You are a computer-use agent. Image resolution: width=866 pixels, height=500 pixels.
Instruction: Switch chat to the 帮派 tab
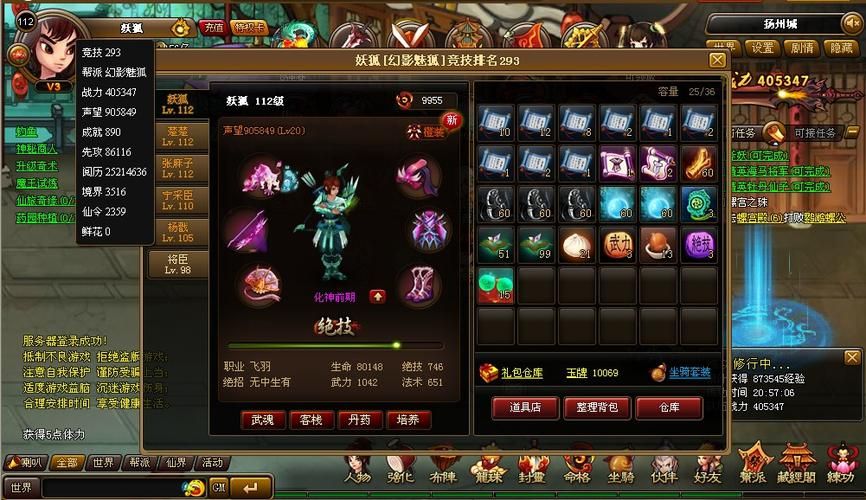137,463
